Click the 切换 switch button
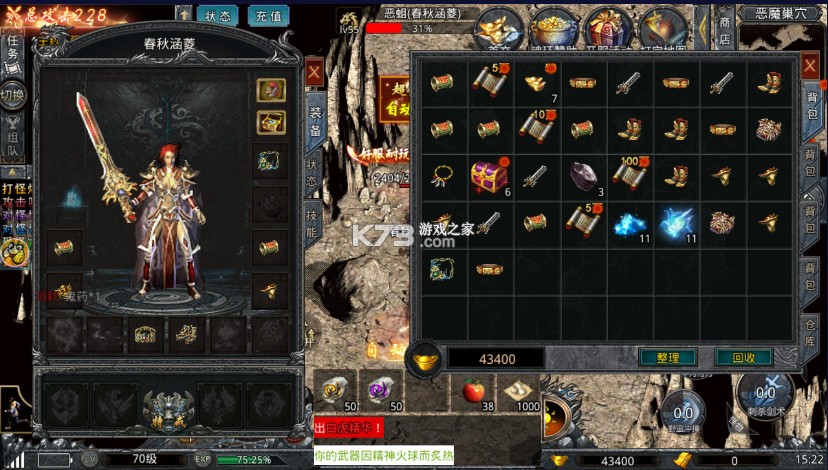This screenshot has height=470, width=828. (12, 96)
